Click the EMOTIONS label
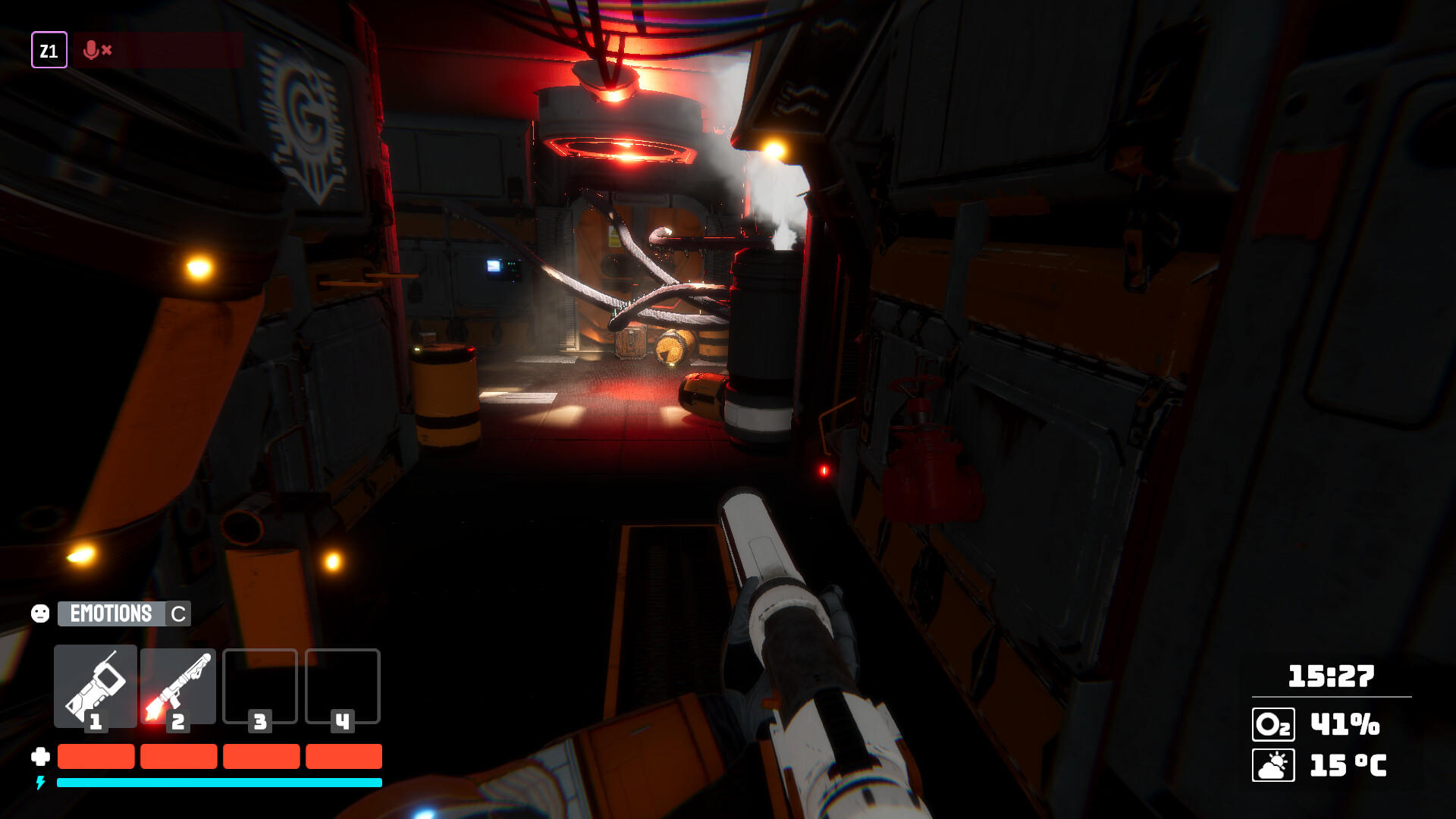The image size is (1456, 819). point(112,613)
